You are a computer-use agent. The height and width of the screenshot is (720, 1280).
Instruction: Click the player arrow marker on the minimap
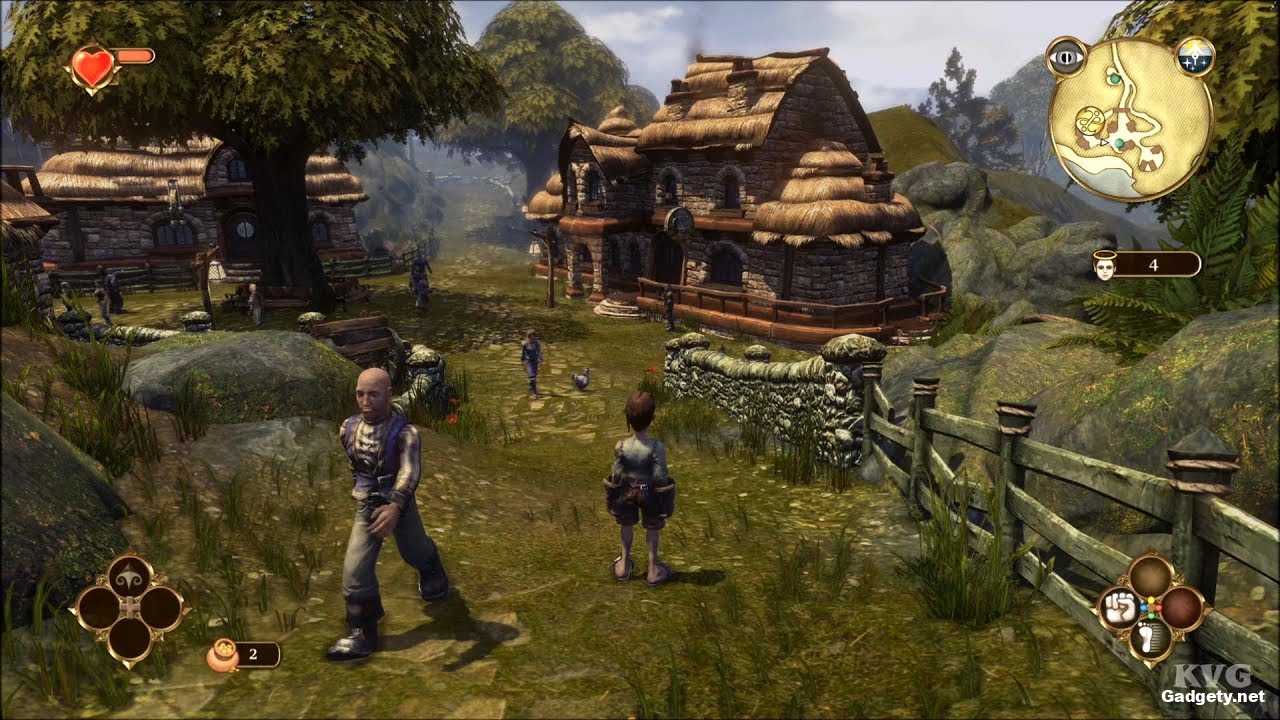coord(1104,143)
